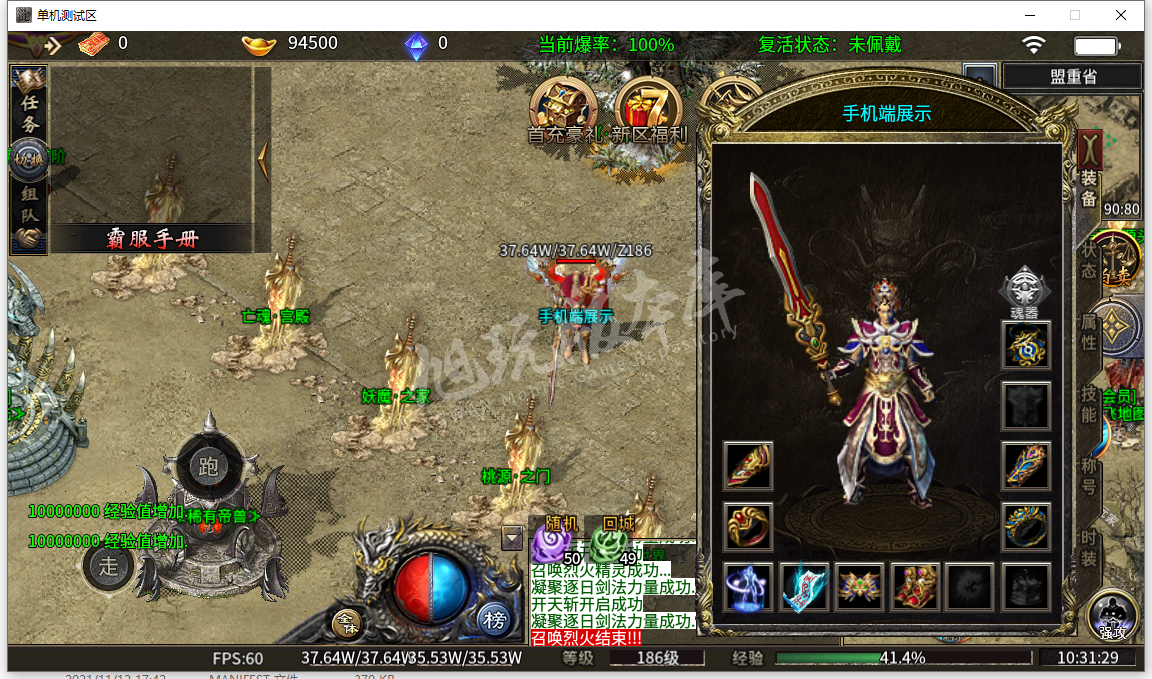The width and height of the screenshot is (1152, 679).
Task: Open the 榜 ranking button
Action: tap(494, 619)
